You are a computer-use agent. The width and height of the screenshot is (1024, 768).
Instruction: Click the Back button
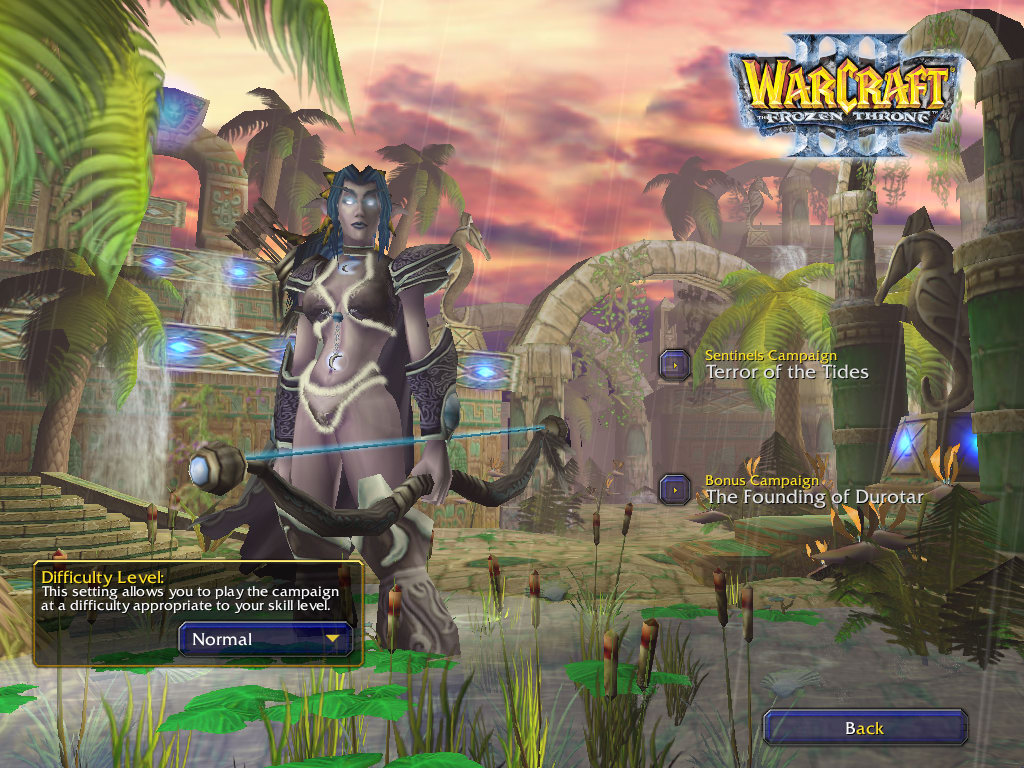coord(864,728)
